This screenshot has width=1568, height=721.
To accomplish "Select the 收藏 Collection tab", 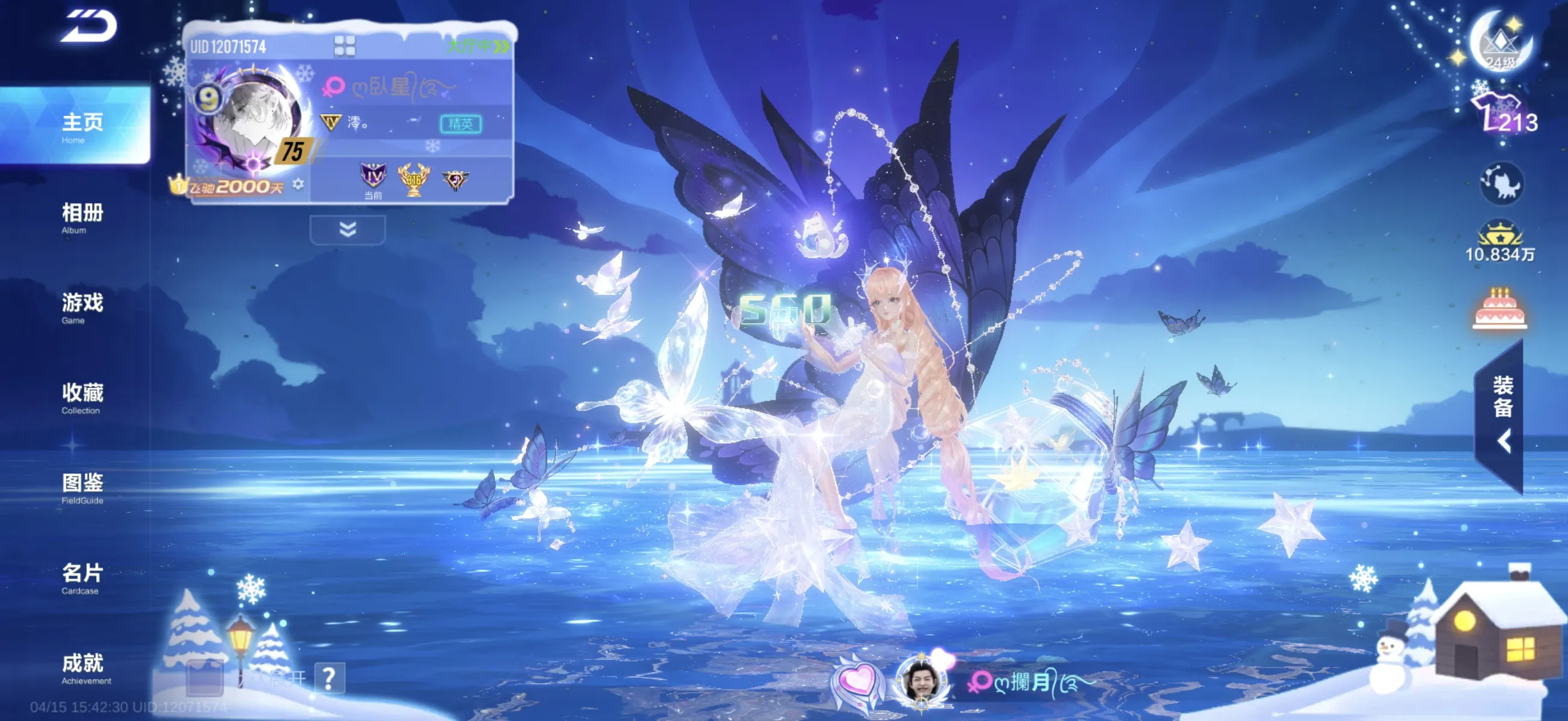I will click(x=82, y=397).
